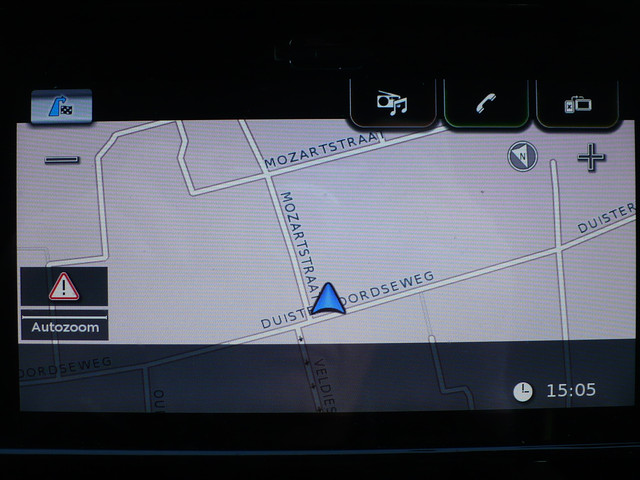Zoom in the map with plus
This screenshot has width=640, height=480.
point(591,157)
